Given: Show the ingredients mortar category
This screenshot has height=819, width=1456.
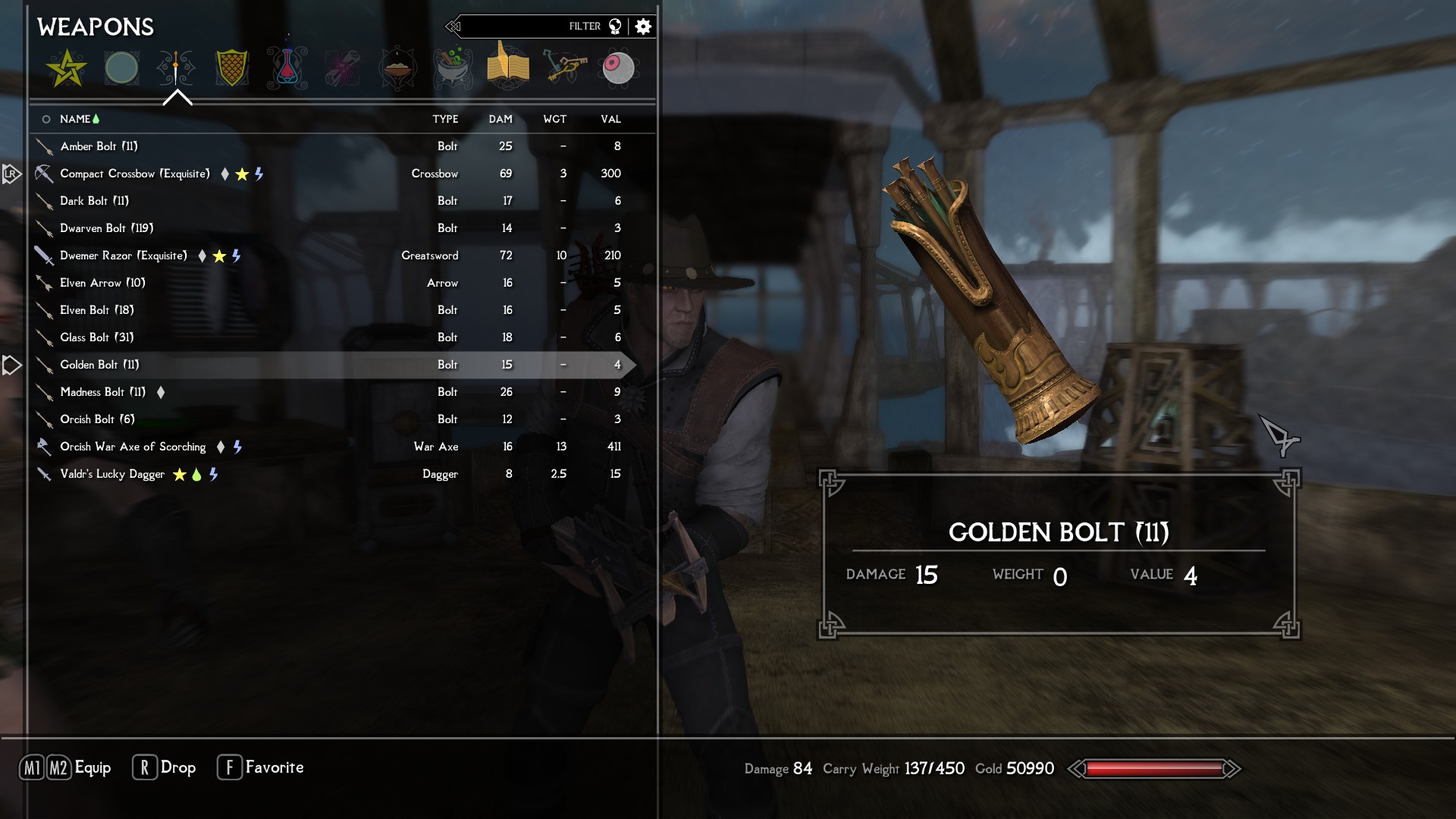Looking at the screenshot, I should point(453,68).
